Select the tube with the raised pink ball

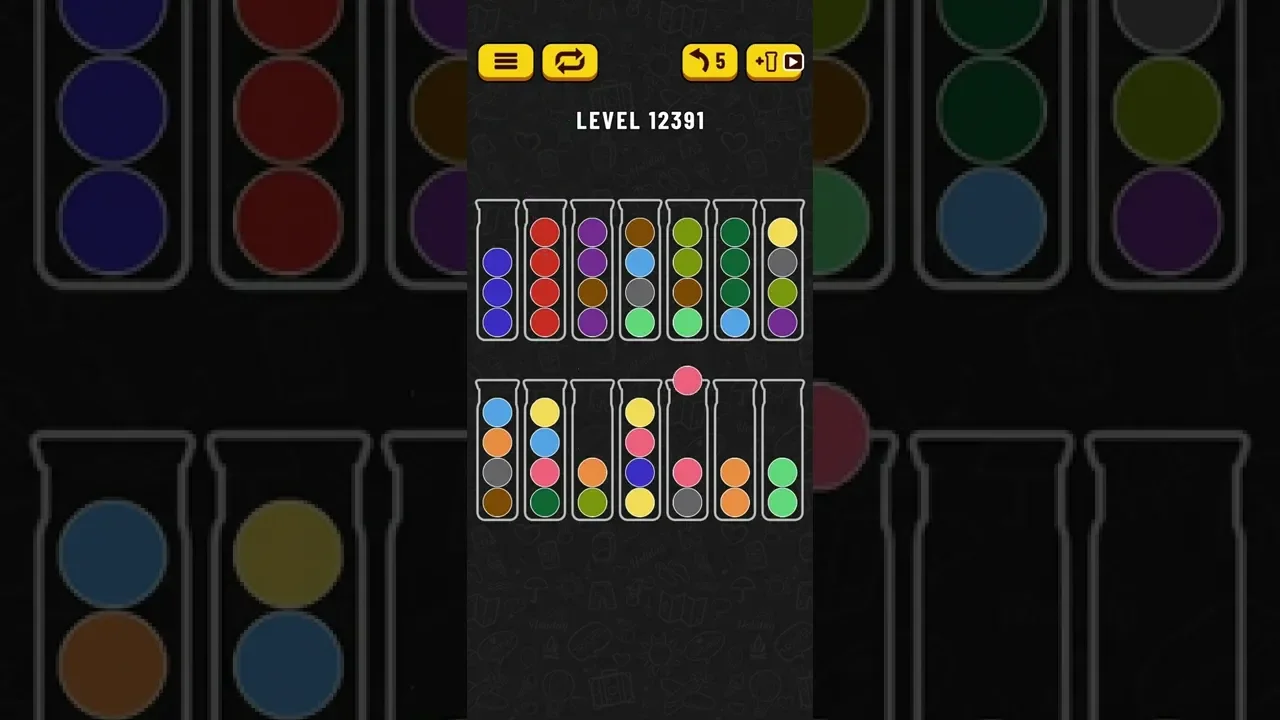pyautogui.click(x=687, y=455)
